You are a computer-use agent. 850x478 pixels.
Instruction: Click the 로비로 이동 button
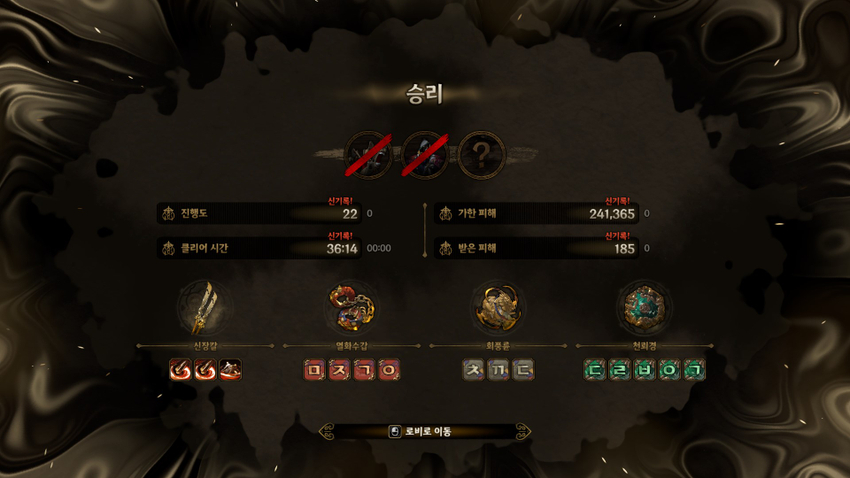point(424,432)
